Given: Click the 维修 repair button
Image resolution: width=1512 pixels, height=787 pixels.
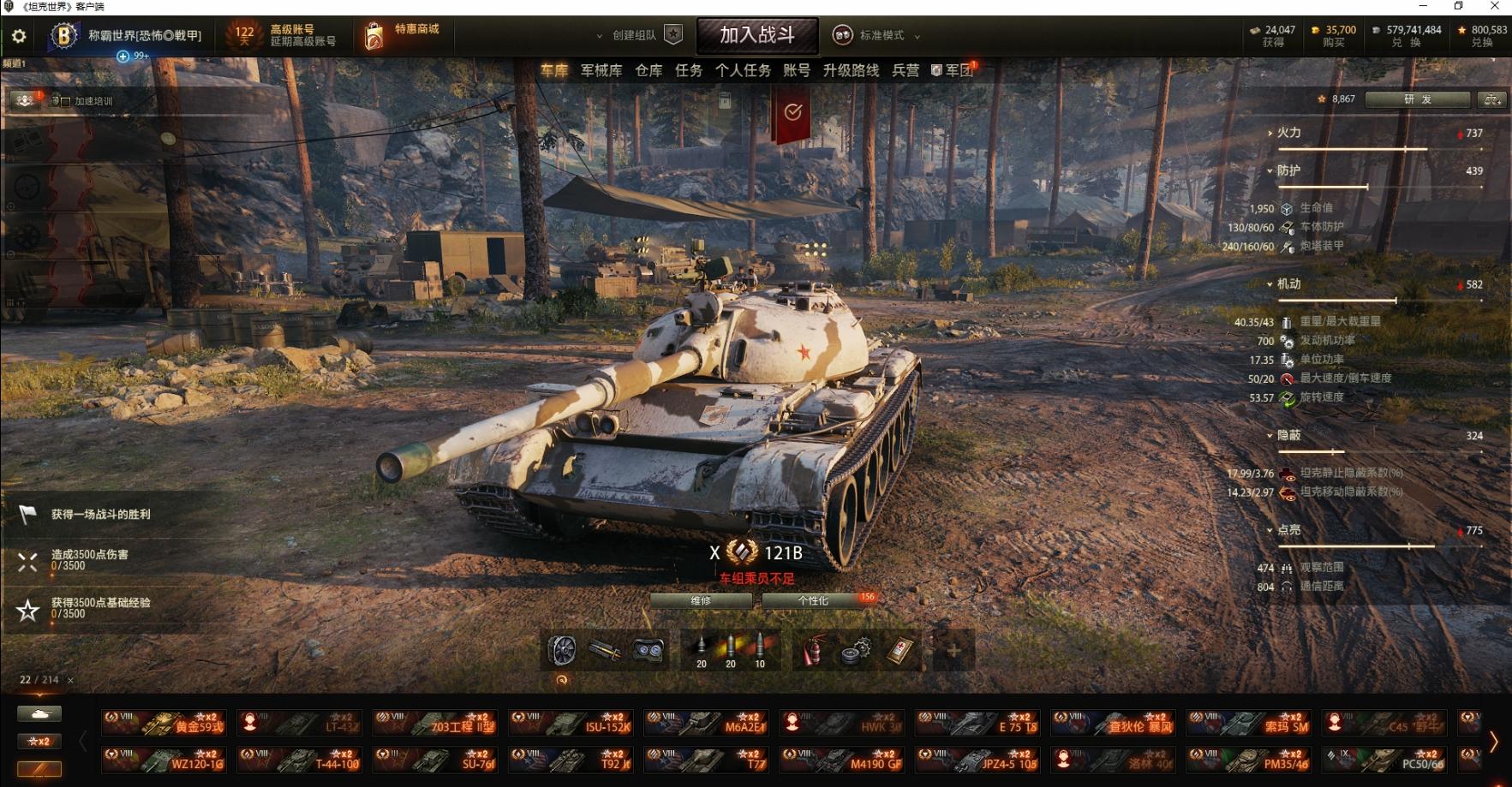Looking at the screenshot, I should click(x=701, y=601).
